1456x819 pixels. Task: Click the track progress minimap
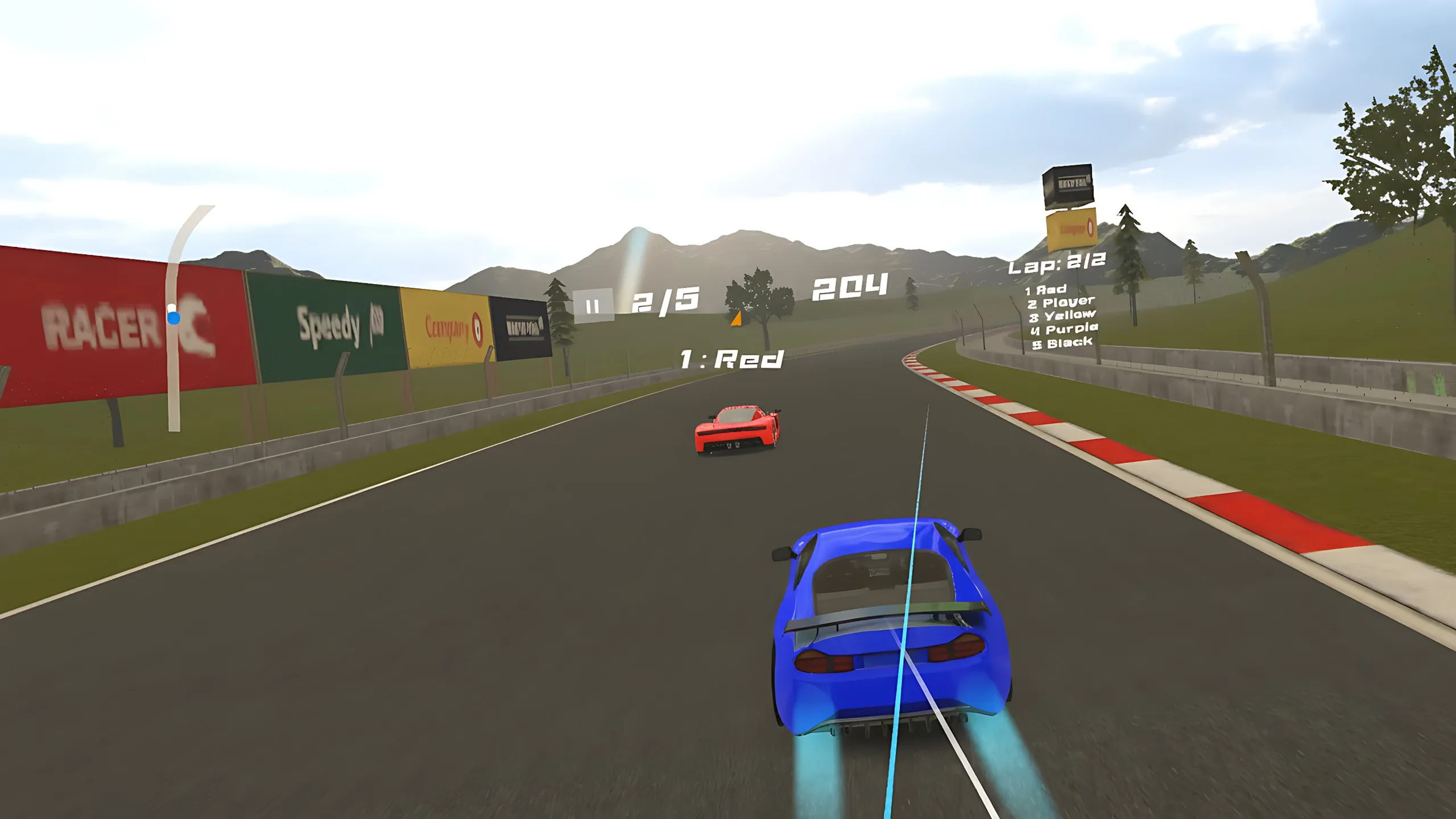click(175, 318)
